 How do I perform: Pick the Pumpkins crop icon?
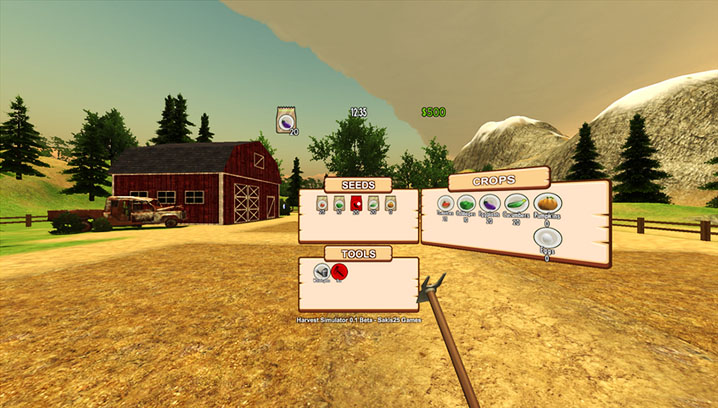tap(547, 204)
